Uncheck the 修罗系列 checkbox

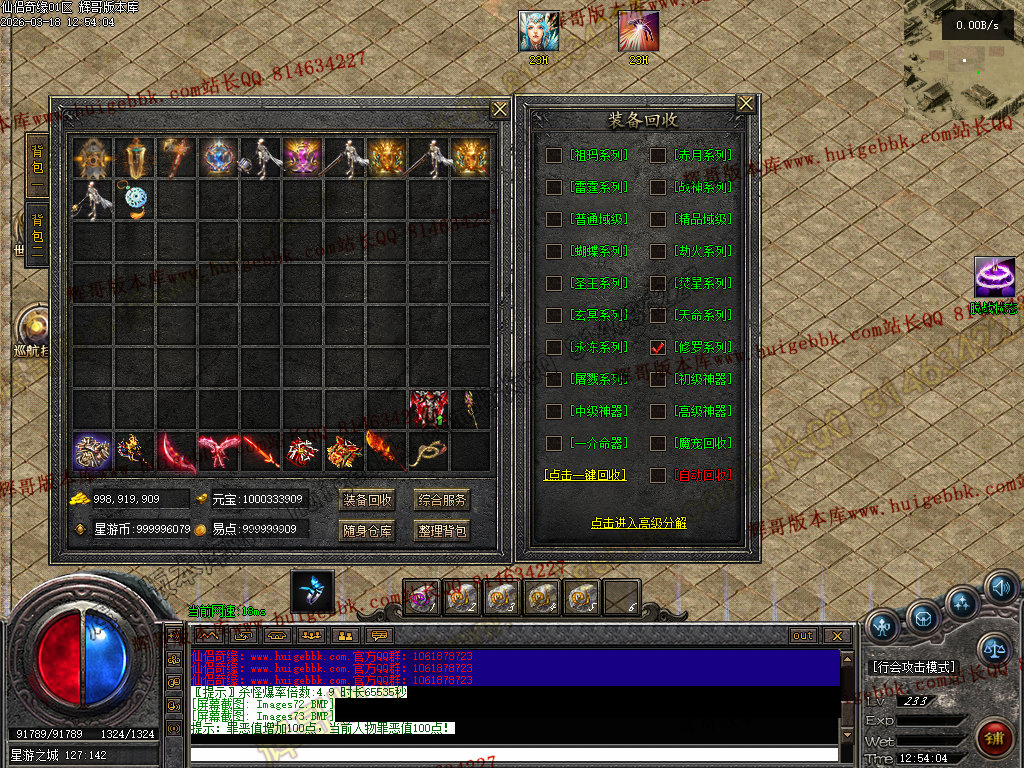(657, 347)
